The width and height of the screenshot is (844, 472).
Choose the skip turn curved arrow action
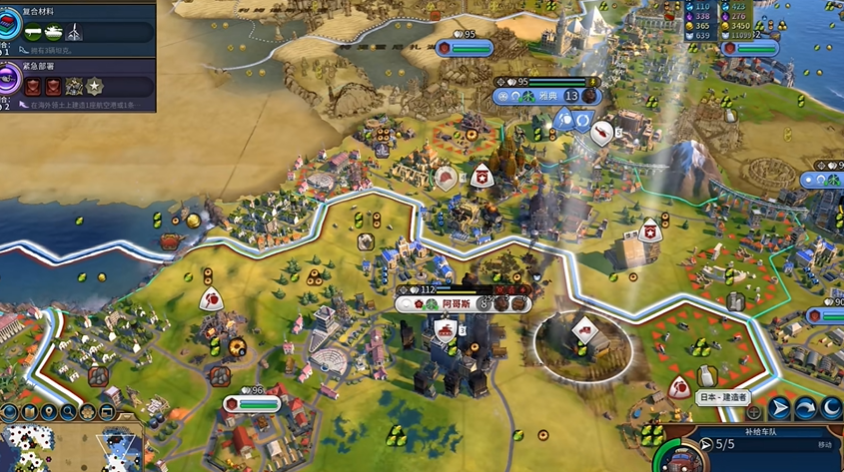click(805, 409)
